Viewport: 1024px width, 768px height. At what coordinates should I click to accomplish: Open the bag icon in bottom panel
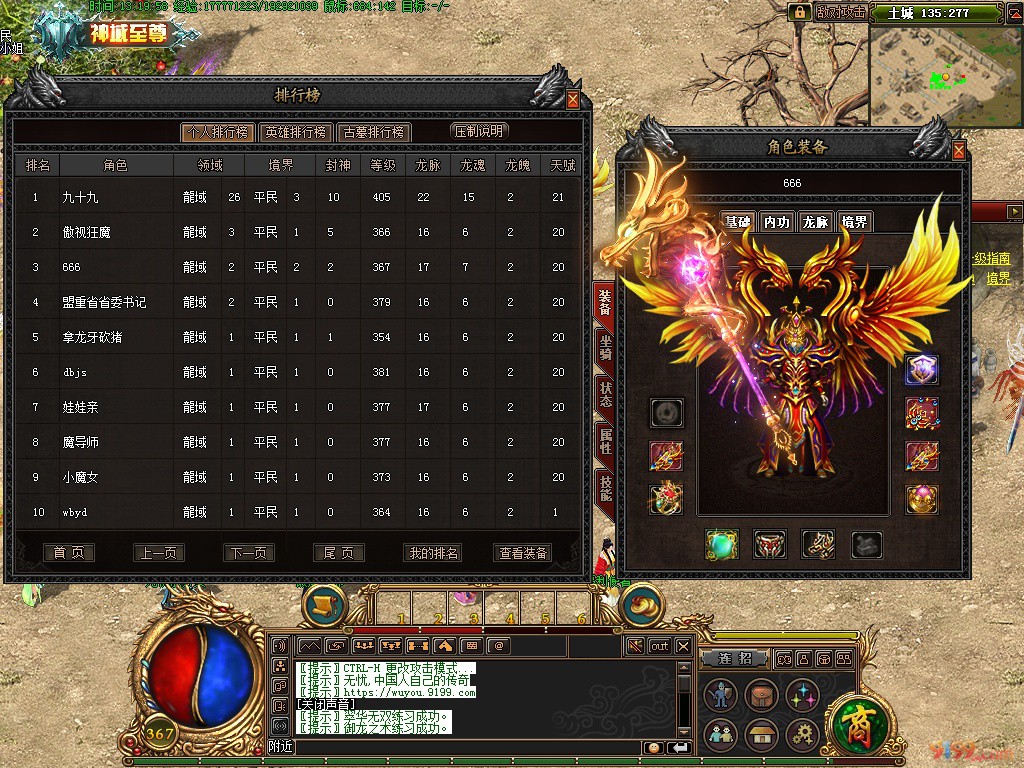[x=761, y=695]
